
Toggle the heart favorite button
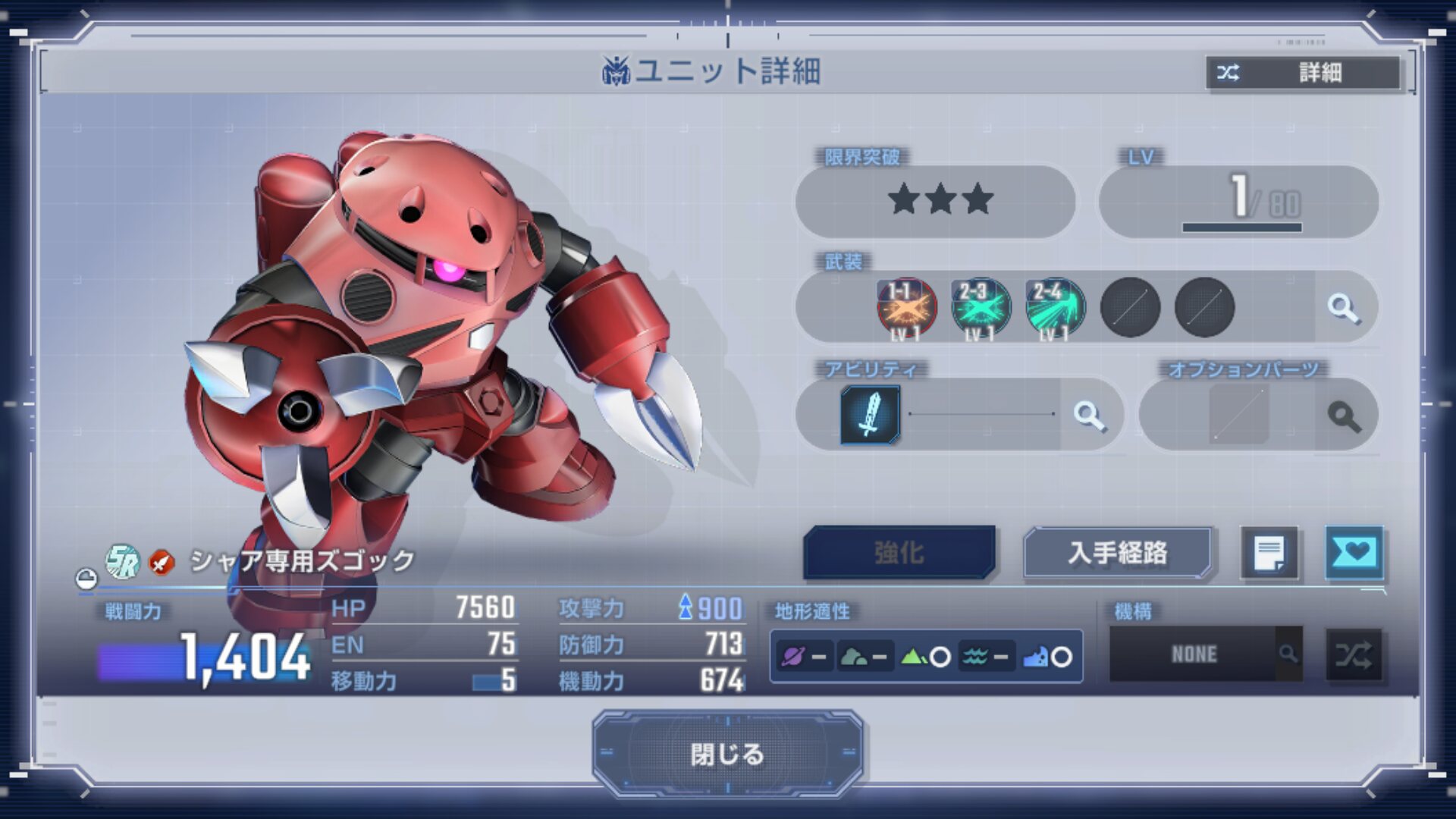coord(1354,553)
